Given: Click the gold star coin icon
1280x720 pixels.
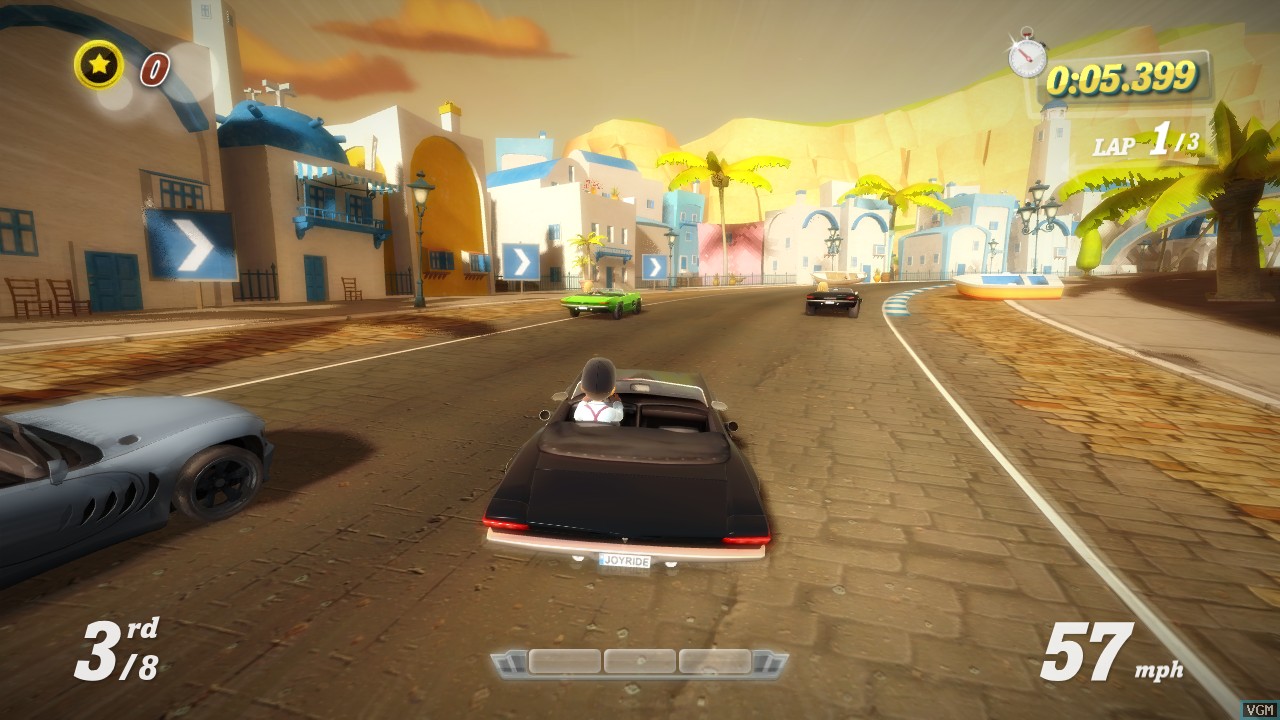Looking at the screenshot, I should (x=99, y=65).
